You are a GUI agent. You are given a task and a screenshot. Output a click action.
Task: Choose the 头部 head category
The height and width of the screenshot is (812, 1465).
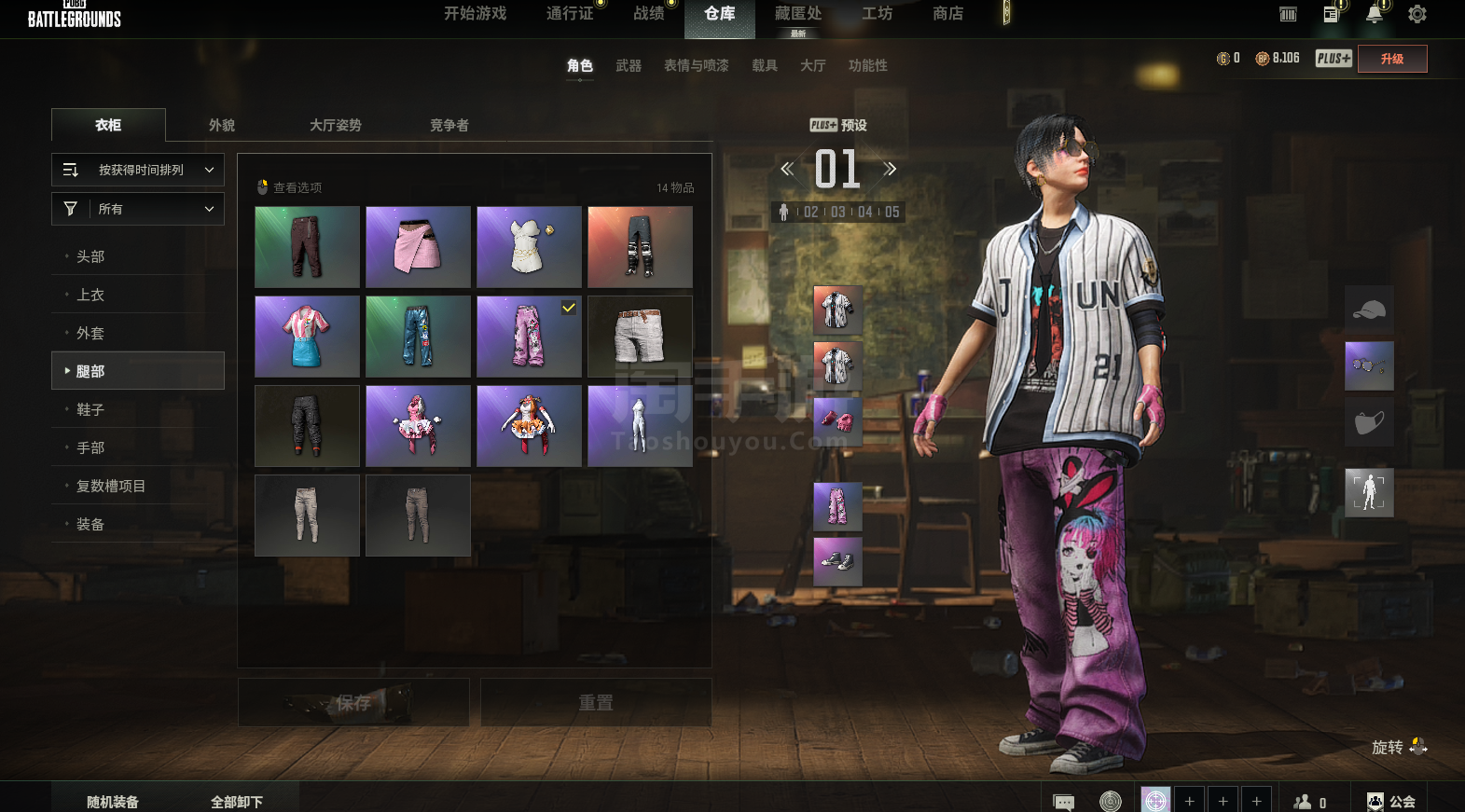(90, 256)
